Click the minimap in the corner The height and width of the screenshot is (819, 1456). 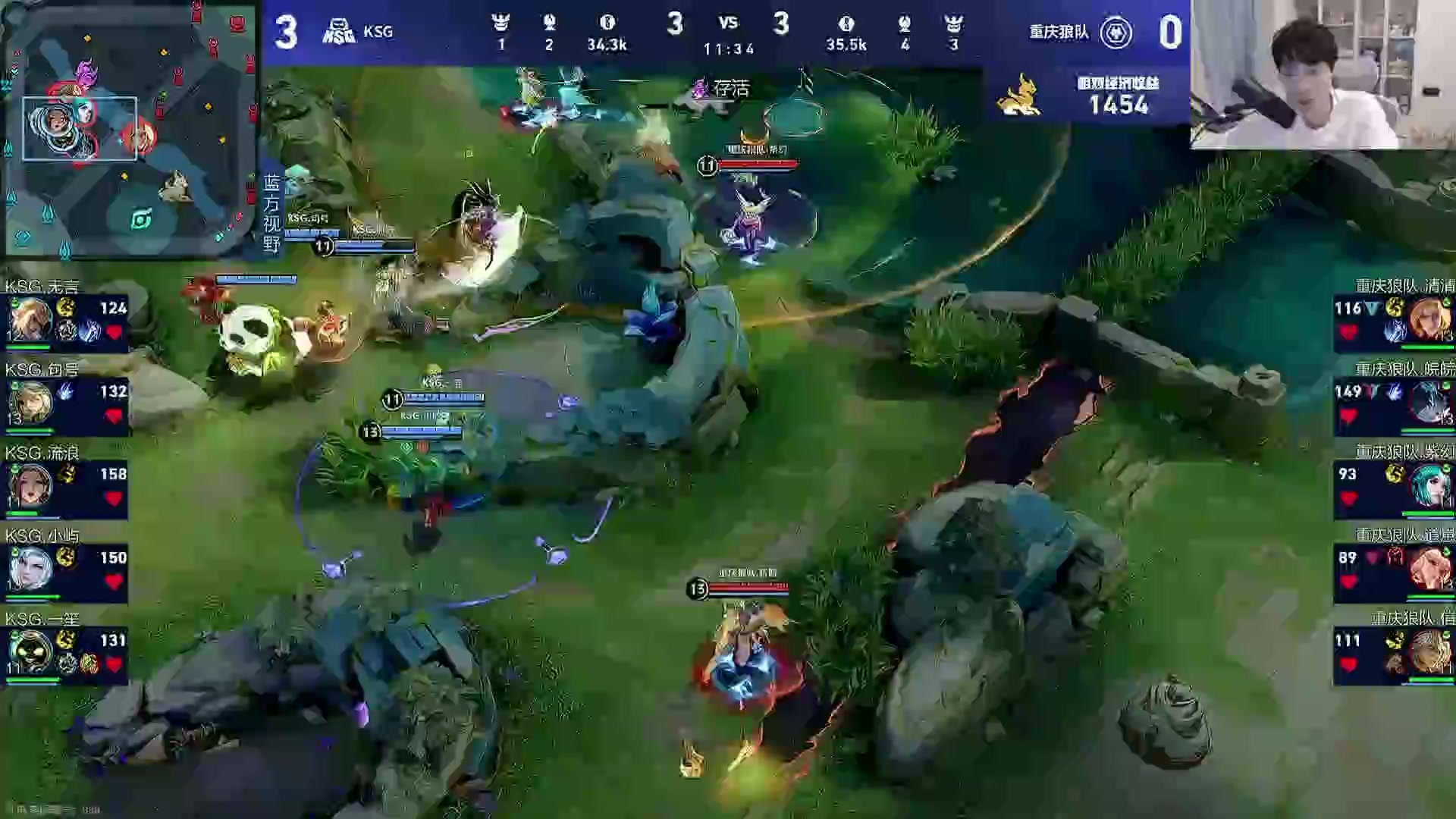click(129, 129)
